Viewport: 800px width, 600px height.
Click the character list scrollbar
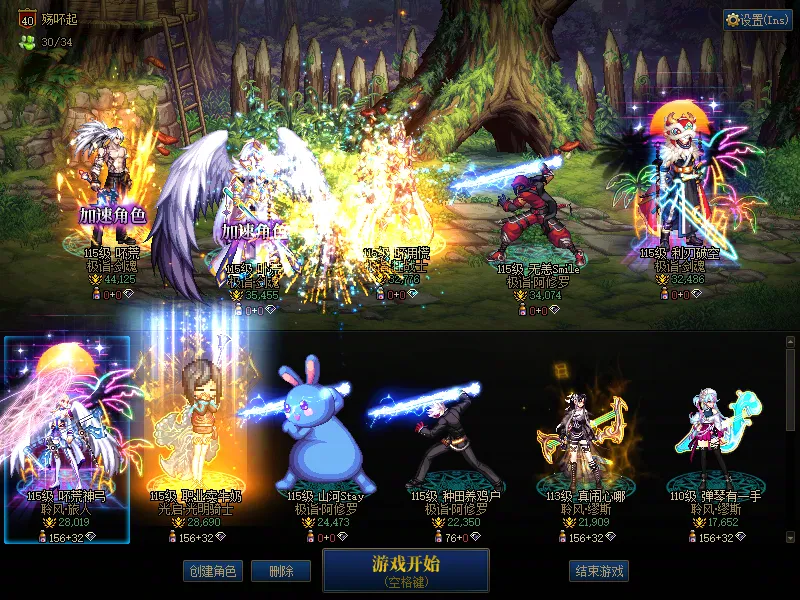coord(790,390)
